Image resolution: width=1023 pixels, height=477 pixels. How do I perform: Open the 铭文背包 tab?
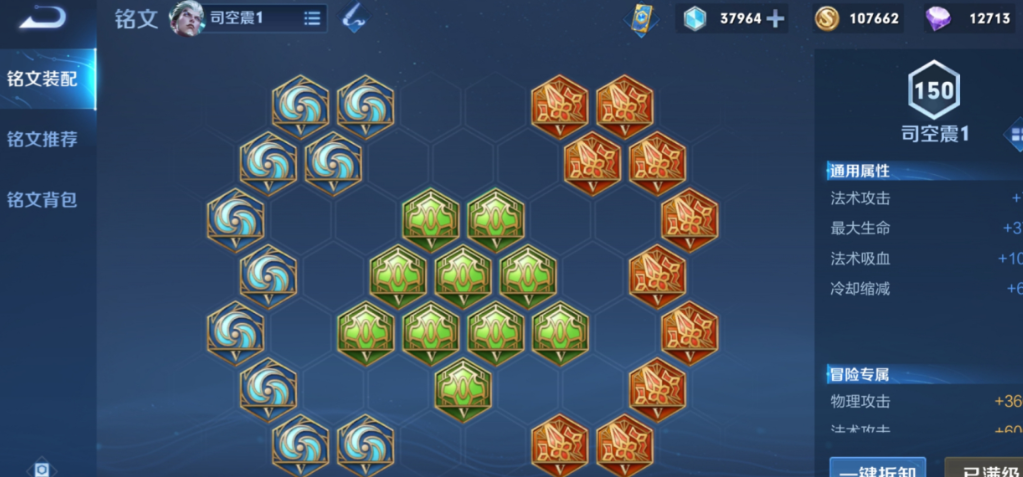[42, 199]
